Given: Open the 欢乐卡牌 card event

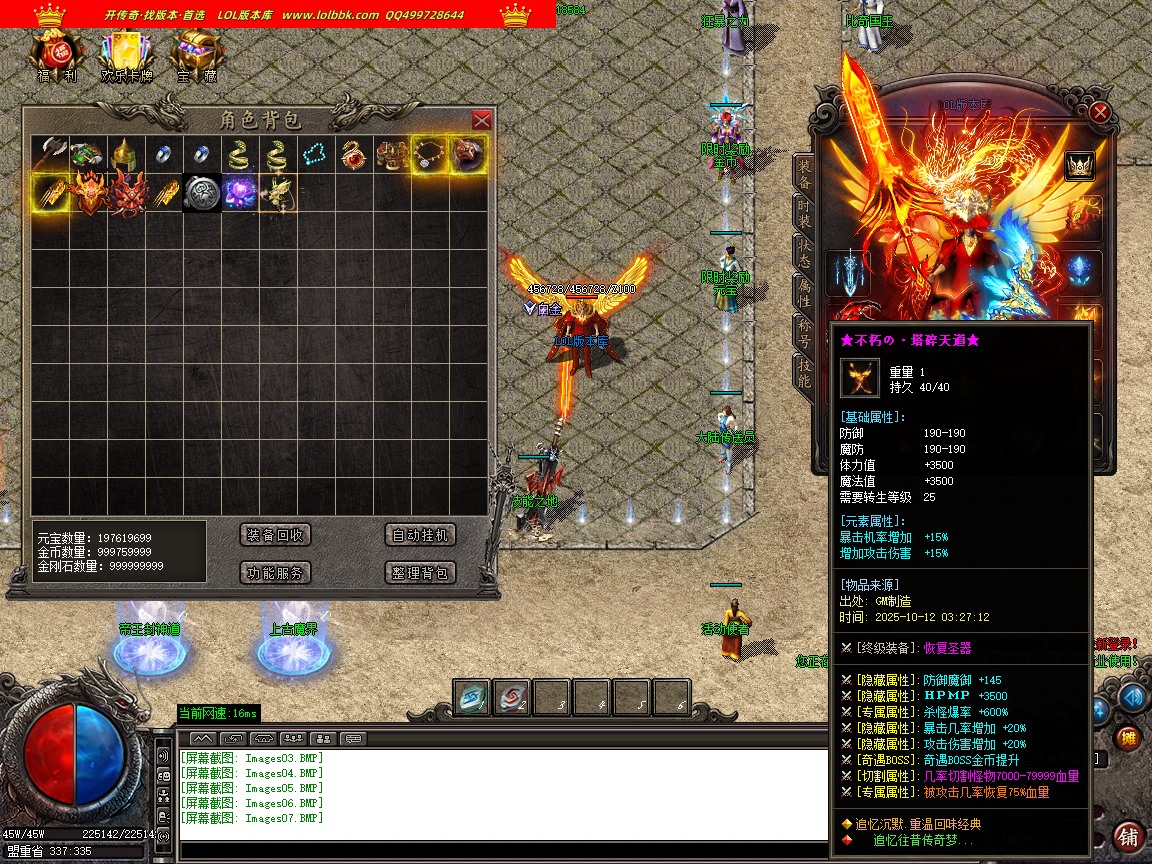Looking at the screenshot, I should 127,55.
